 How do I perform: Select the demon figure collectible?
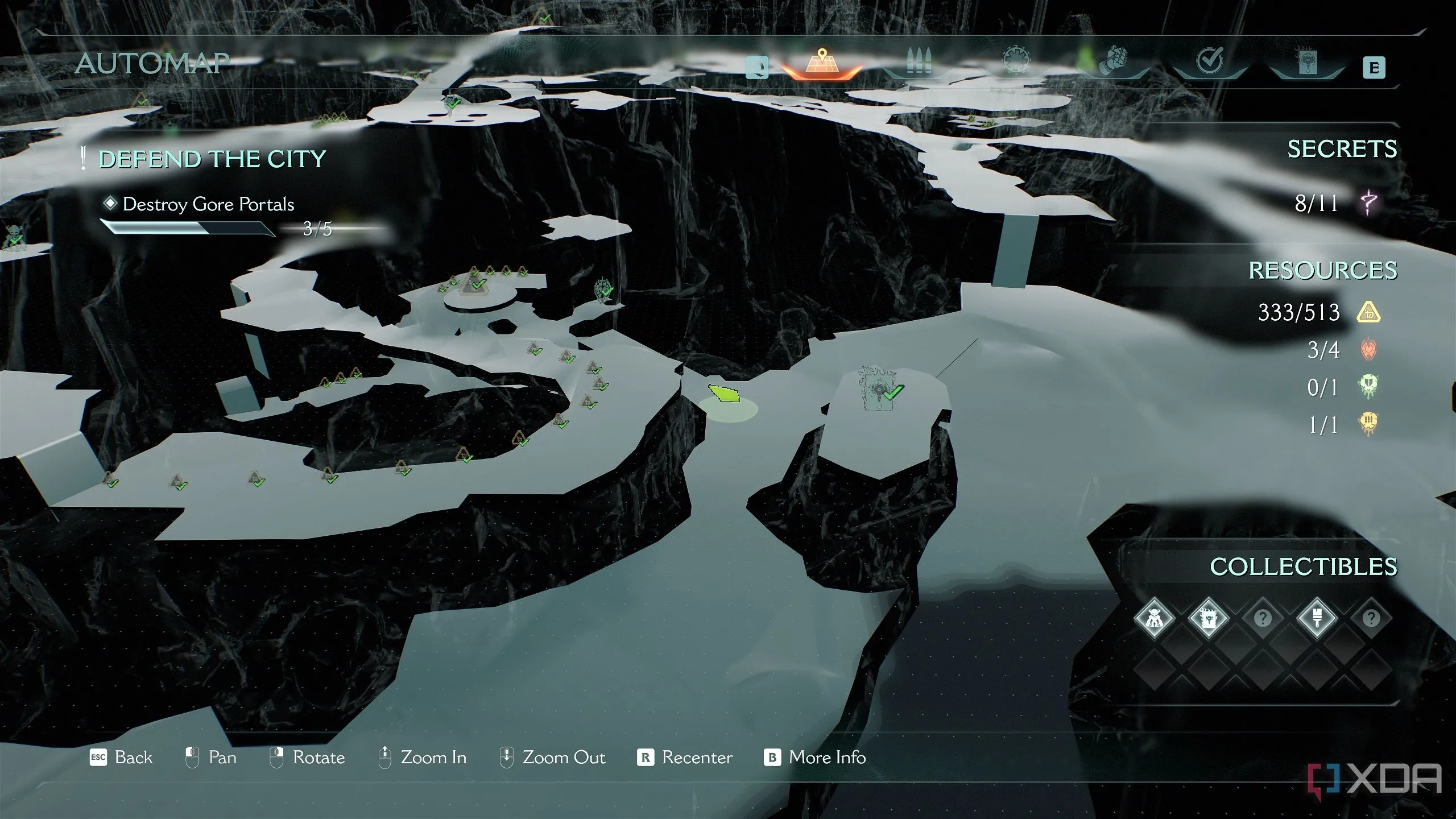(x=1153, y=618)
